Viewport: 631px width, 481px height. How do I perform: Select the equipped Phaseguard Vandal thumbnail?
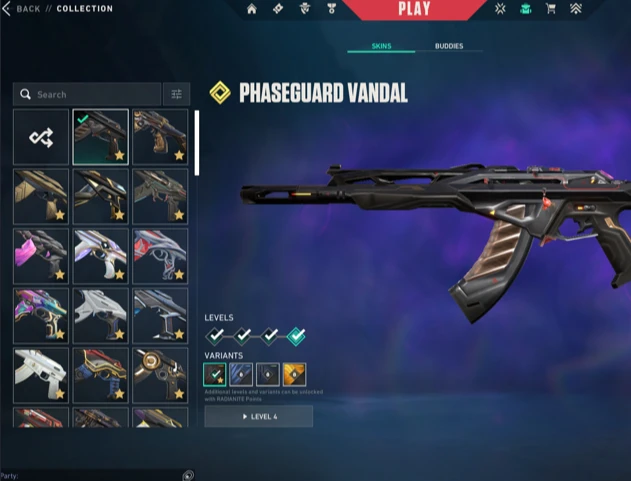pos(100,137)
